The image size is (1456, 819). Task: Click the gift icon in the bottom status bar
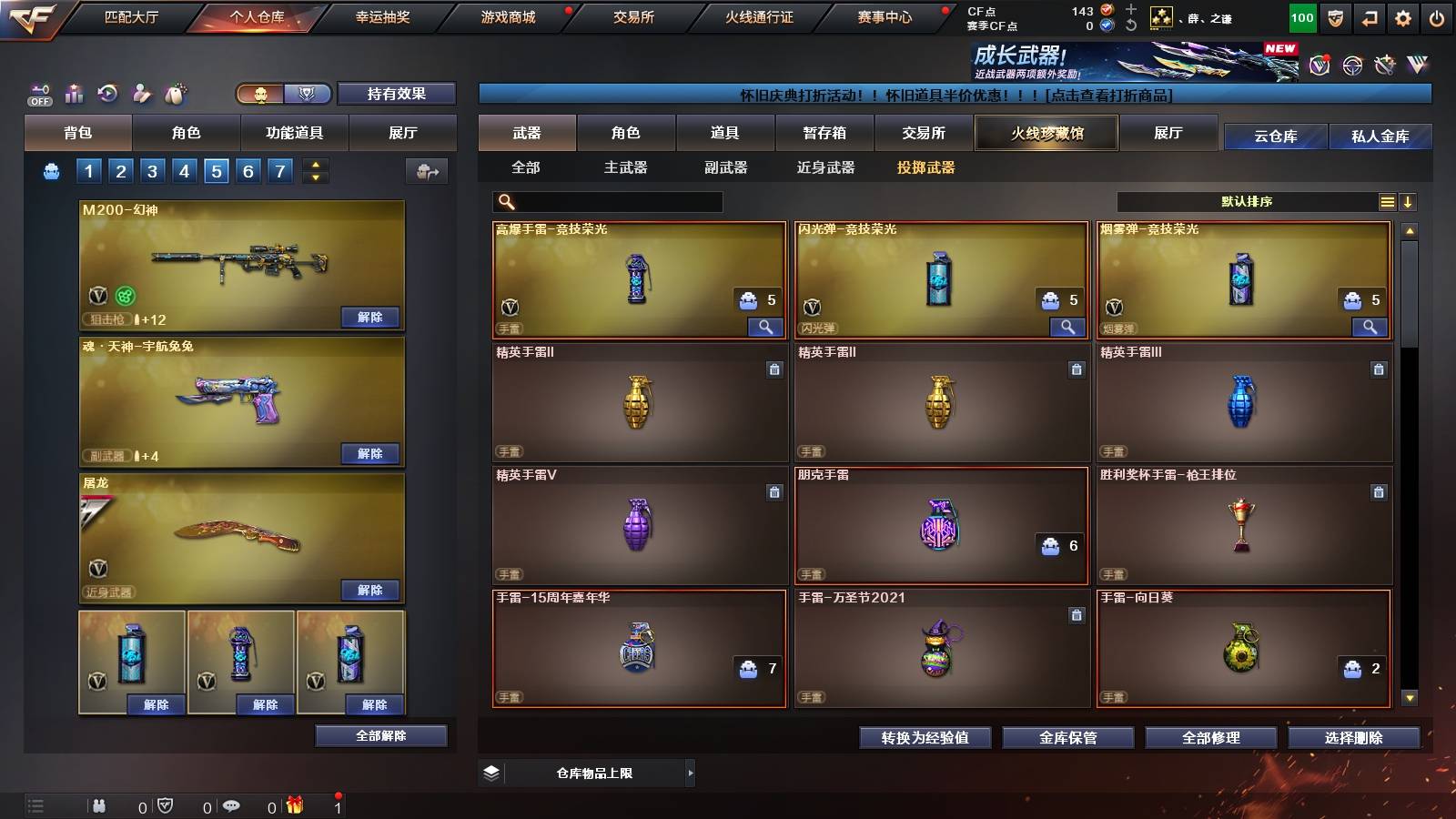click(296, 806)
